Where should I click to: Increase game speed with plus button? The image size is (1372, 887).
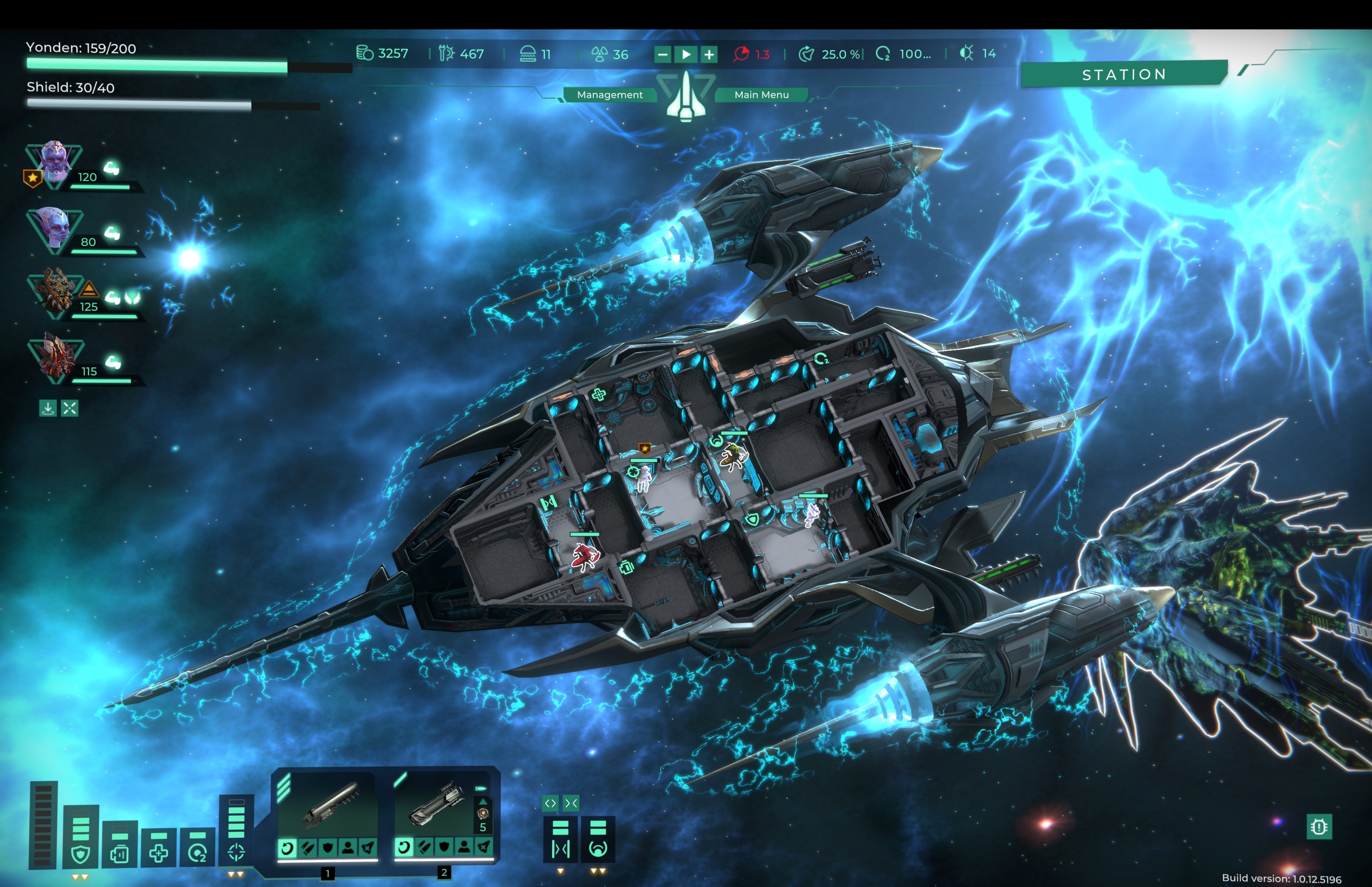(x=709, y=55)
